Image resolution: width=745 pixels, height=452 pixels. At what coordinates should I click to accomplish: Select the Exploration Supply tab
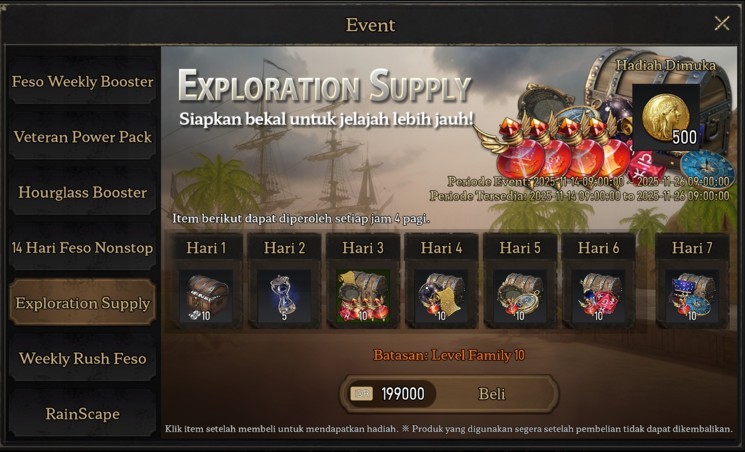[x=83, y=303]
